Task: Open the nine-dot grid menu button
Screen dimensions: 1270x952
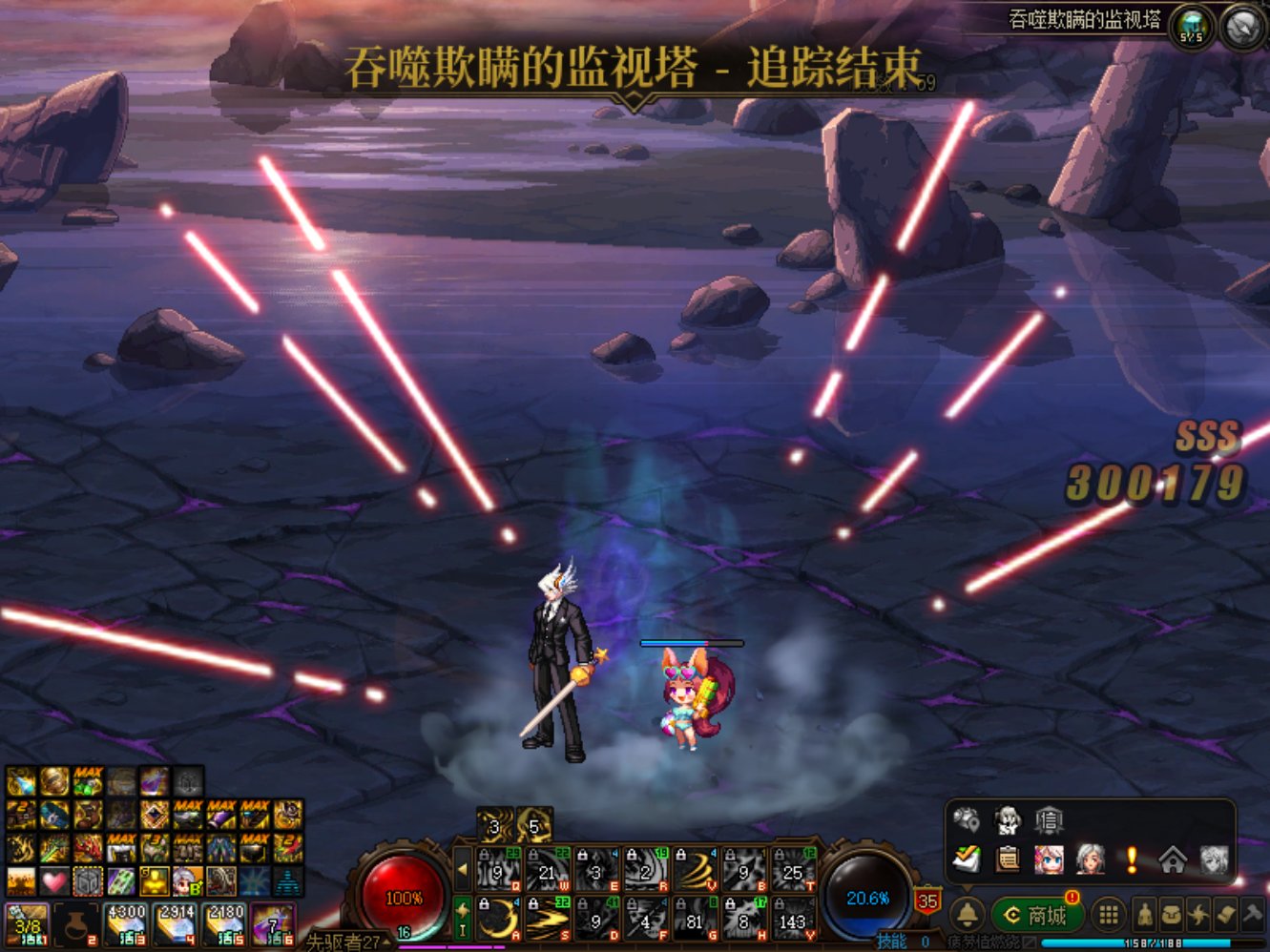Action: coord(1108,916)
